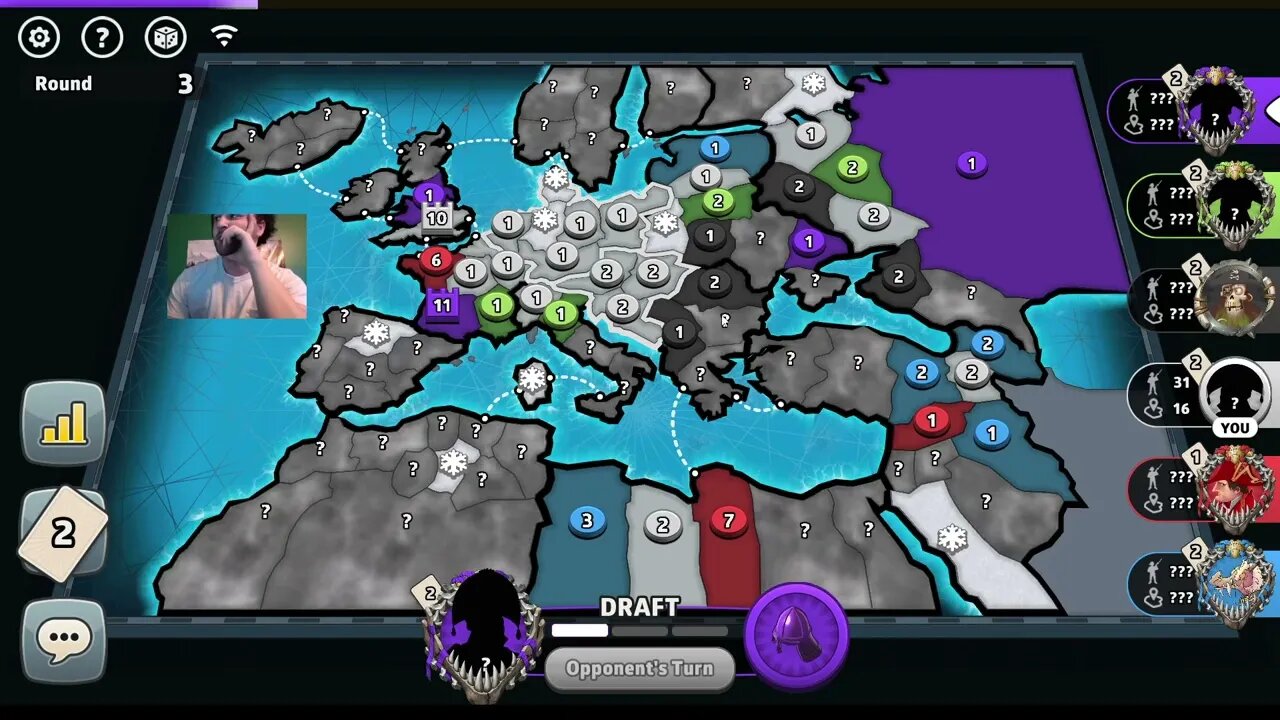Show the dice roll options
The width and height of the screenshot is (1280, 720).
[165, 38]
